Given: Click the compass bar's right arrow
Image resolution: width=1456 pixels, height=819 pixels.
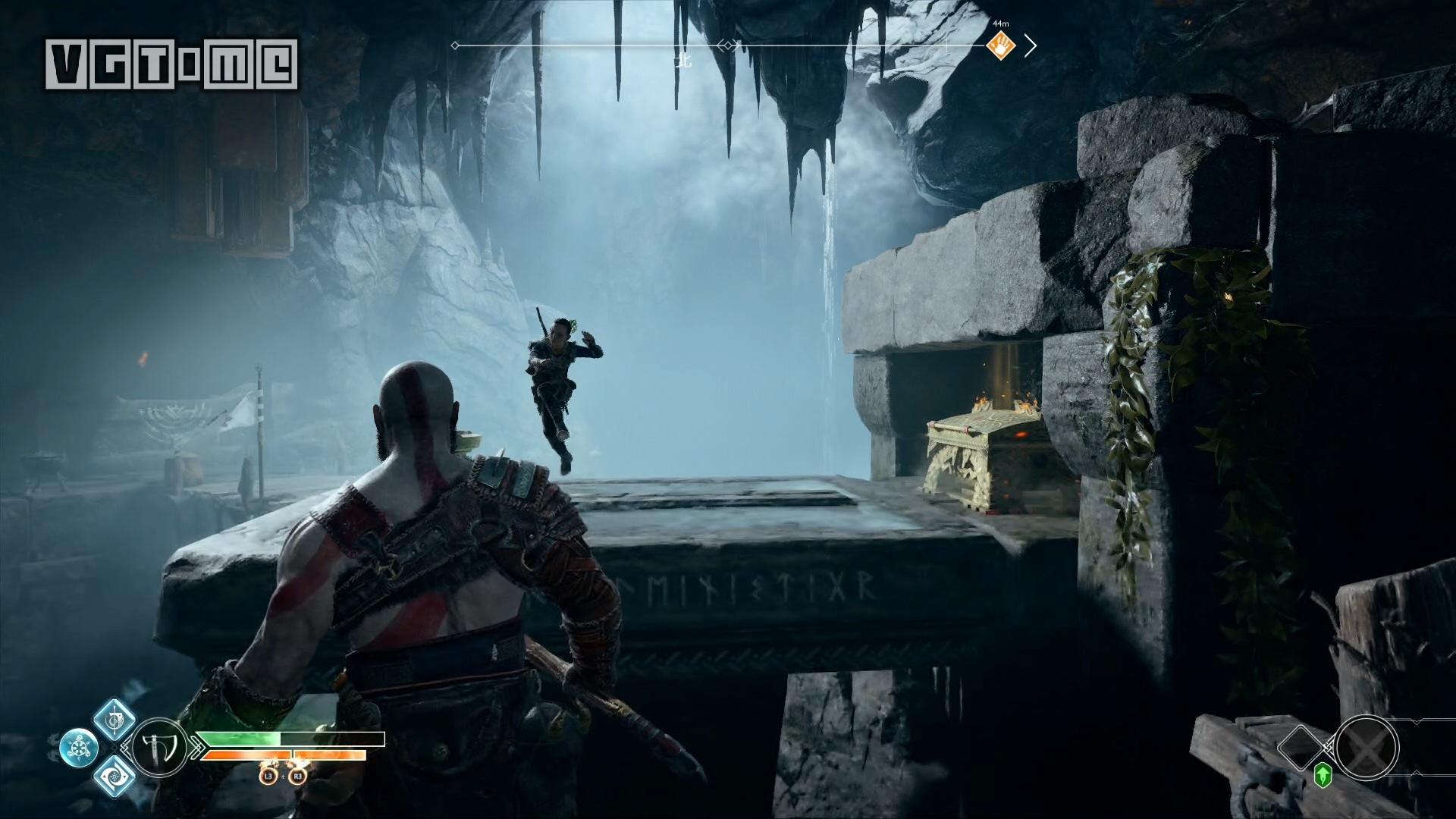Looking at the screenshot, I should 1031,46.
